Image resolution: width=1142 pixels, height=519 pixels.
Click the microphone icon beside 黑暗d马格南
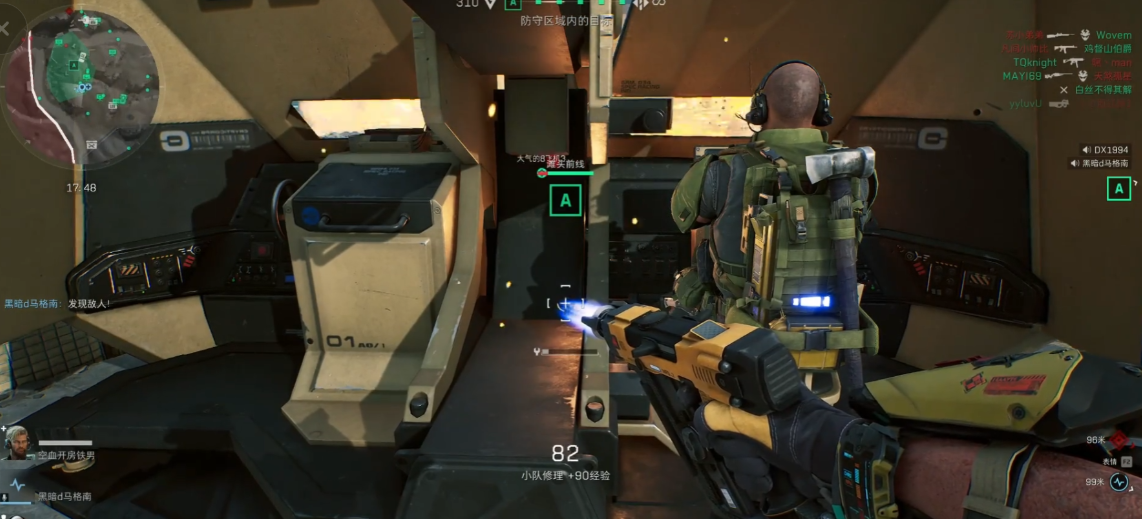click(x=6, y=497)
